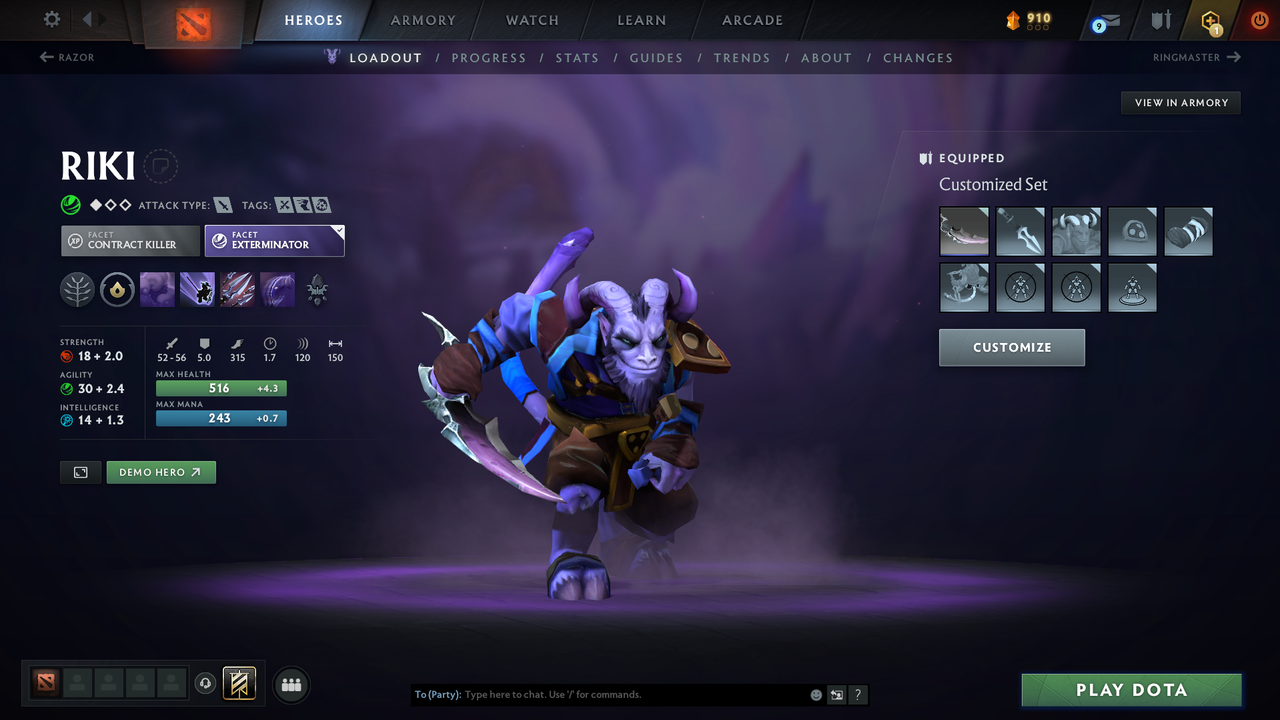Click the party chat input field
The image size is (1280, 720).
[x=600, y=694]
